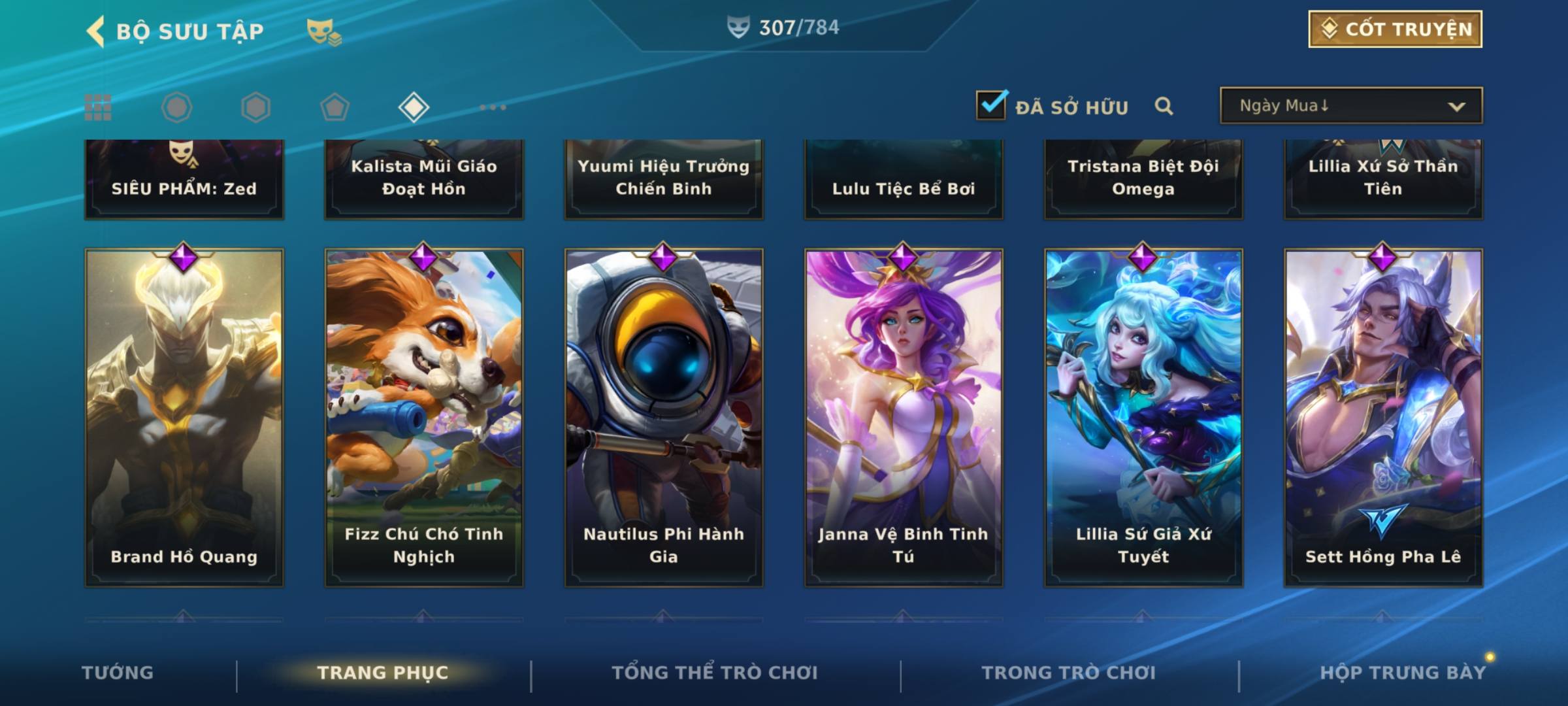This screenshot has width=1568, height=706.
Task: Pick the Fizz Chú Chó Tinh Nghịch skin
Action: pyautogui.click(x=424, y=417)
